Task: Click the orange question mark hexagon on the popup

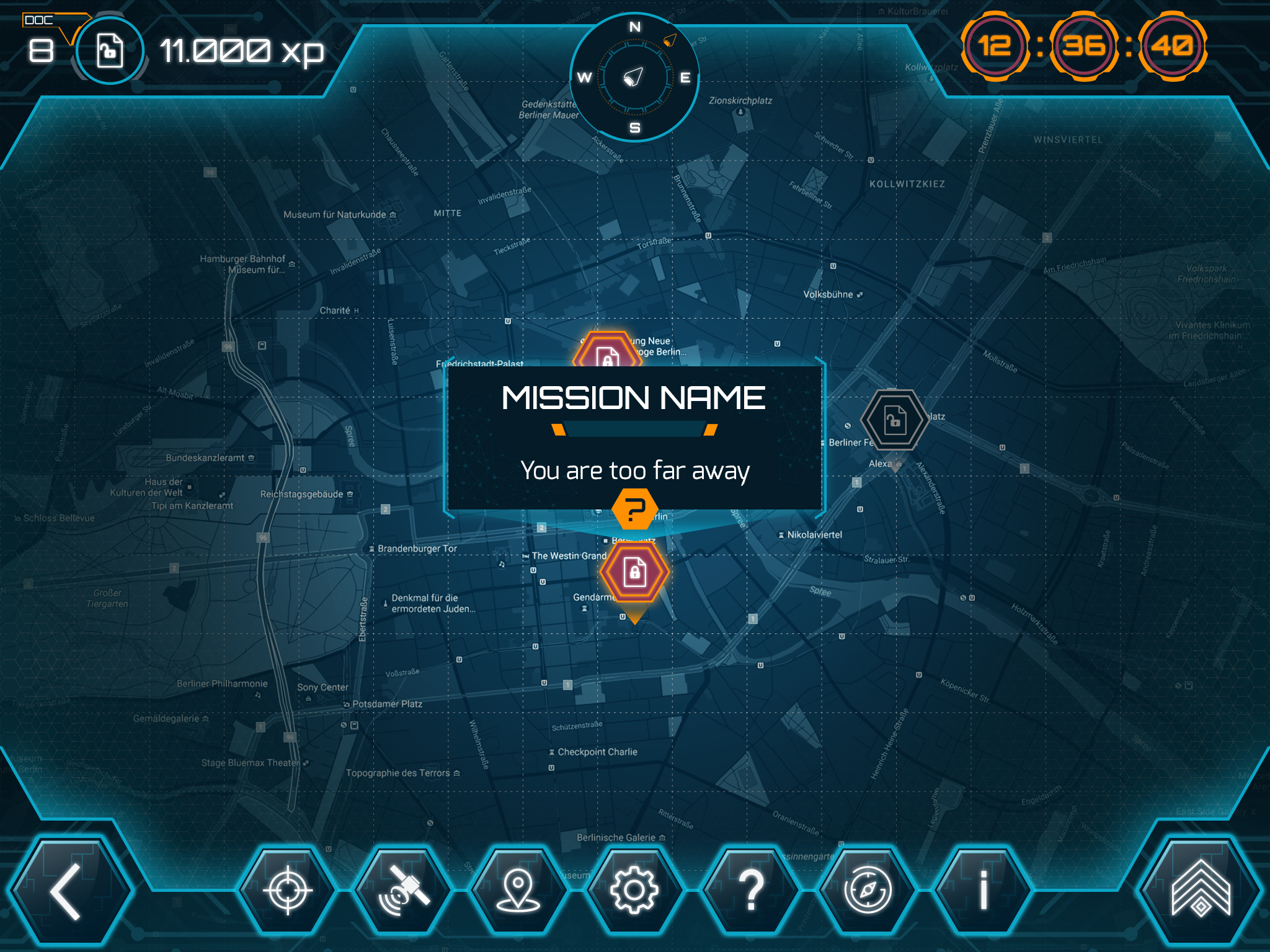Action: click(x=634, y=509)
